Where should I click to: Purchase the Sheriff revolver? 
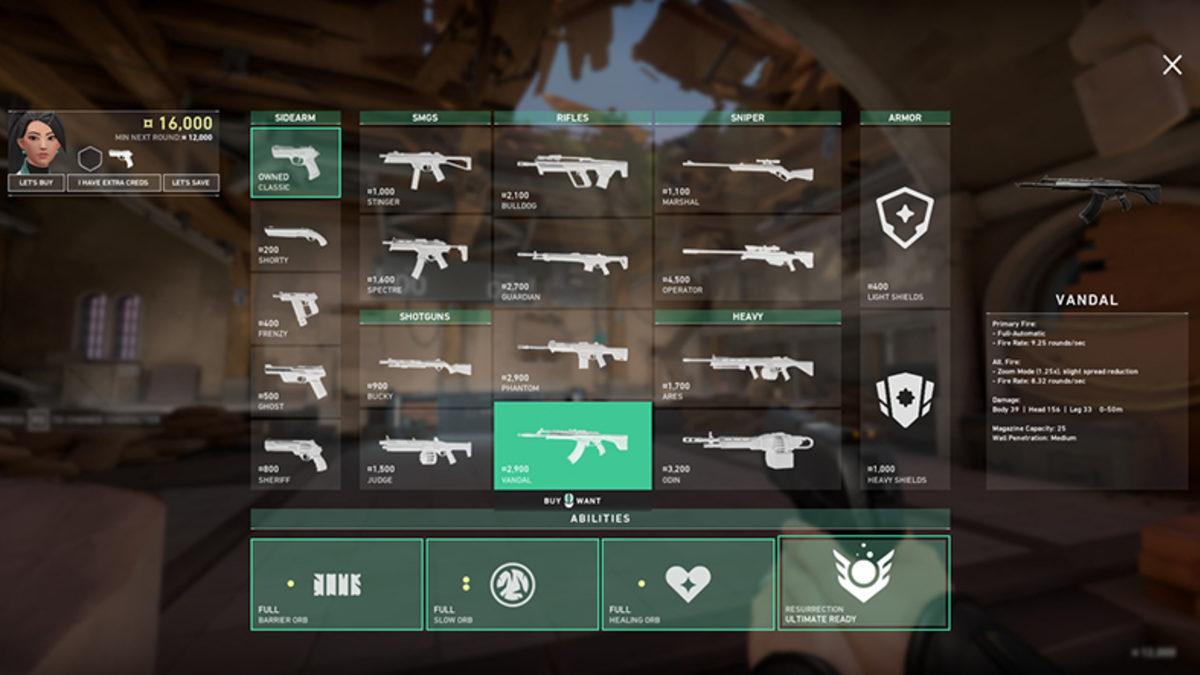point(295,456)
